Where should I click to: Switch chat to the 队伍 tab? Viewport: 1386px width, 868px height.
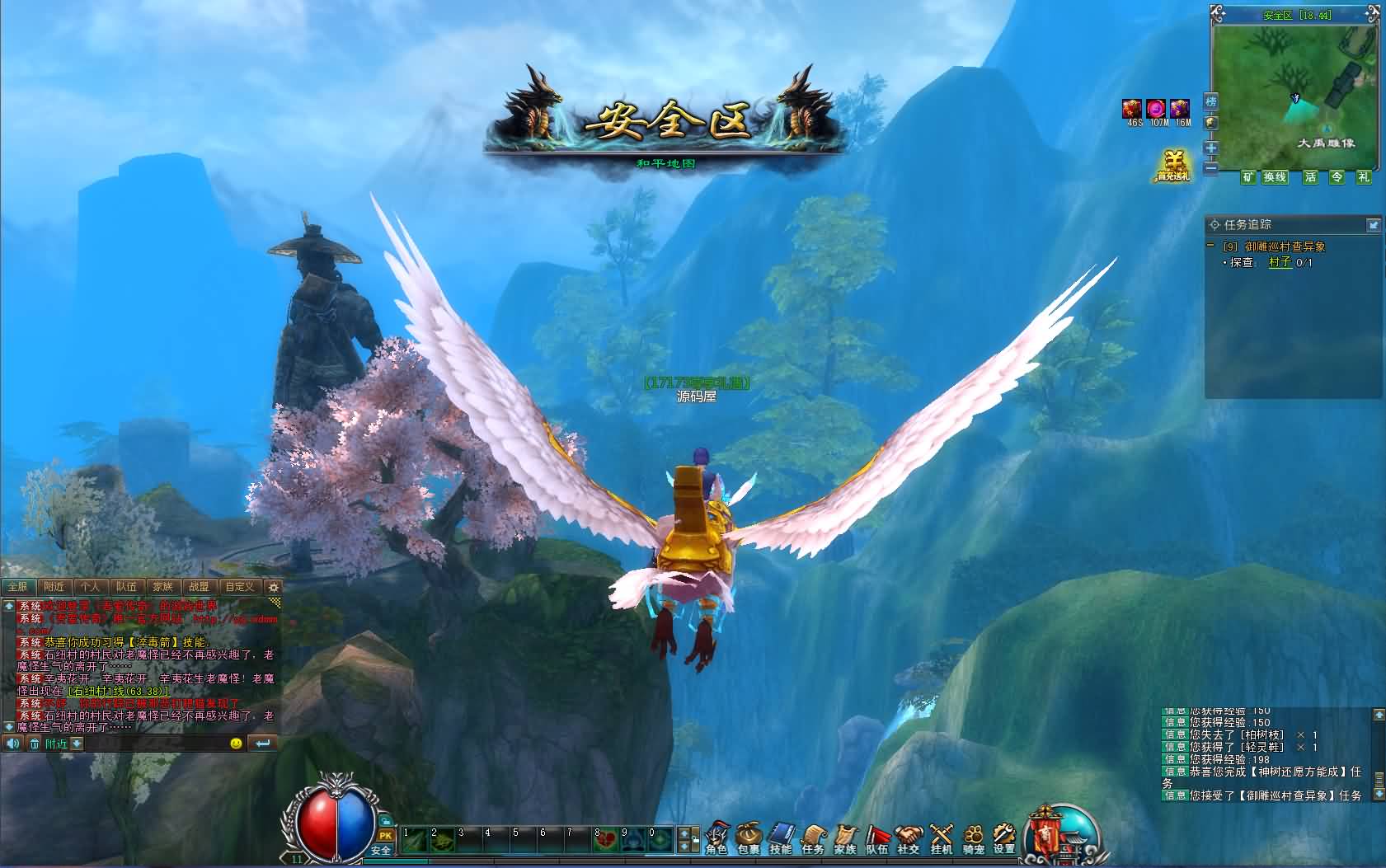tap(126, 587)
